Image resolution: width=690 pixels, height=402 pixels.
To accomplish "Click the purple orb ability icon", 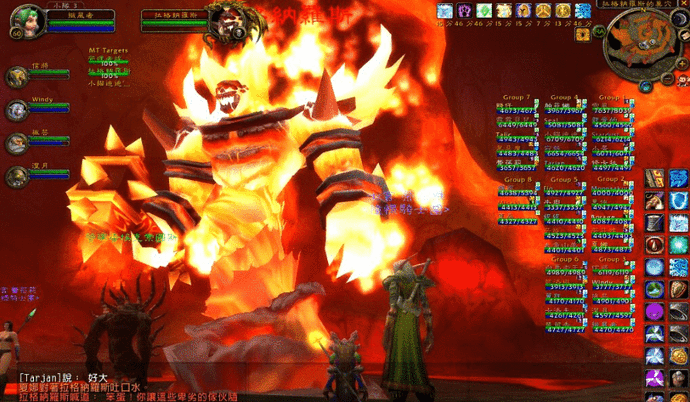I will (654, 310).
